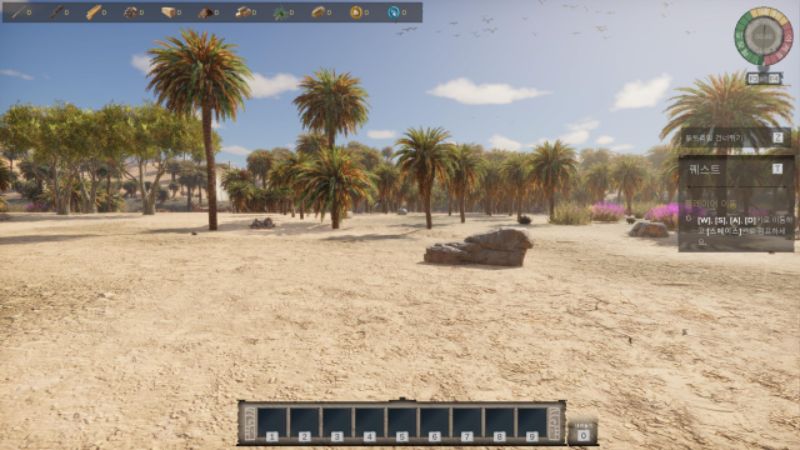
Task: Click the small slot labeled 0 beside hotbar
Action: coord(582,430)
